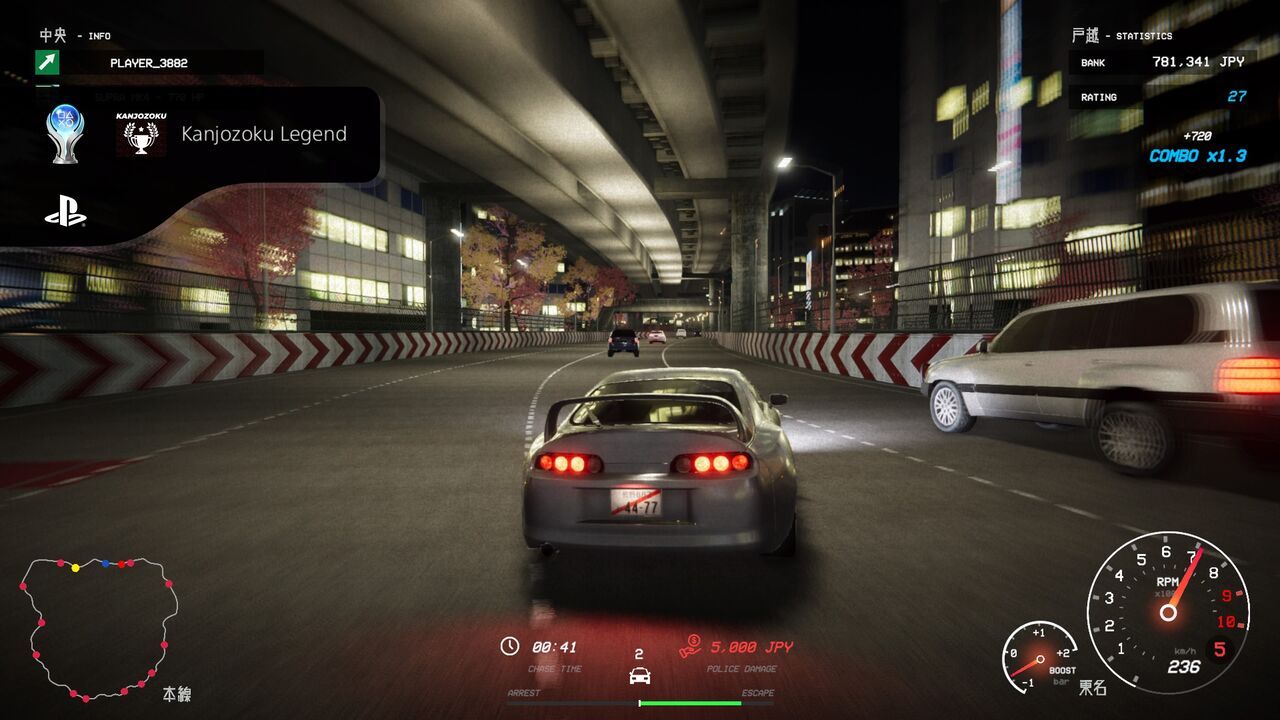Viewport: 1280px width, 720px height.
Task: Select the yellow marker on the minimap
Action: pos(76,568)
